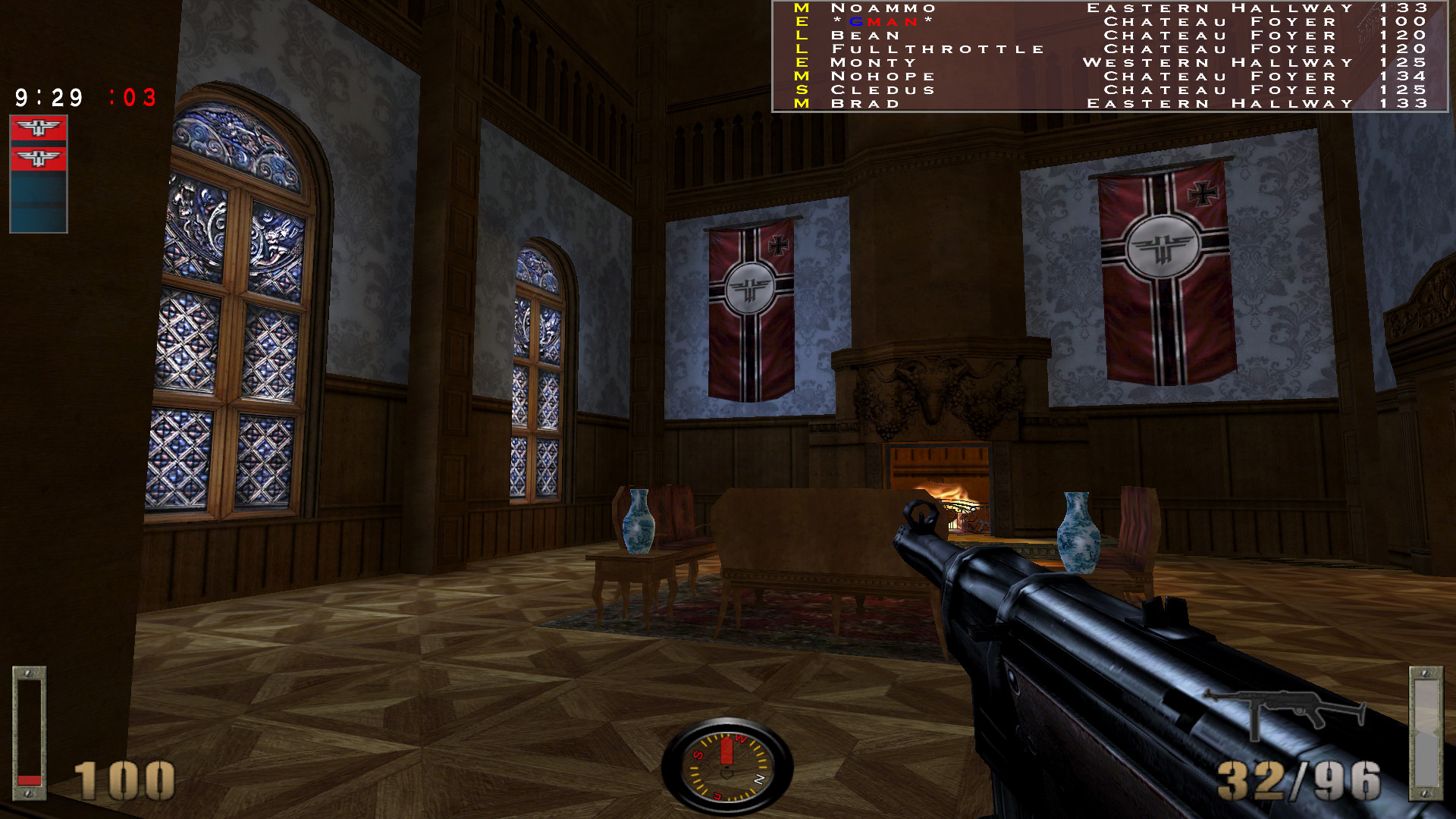
Task: Select the FullThrottle teammate row
Action: (937, 49)
